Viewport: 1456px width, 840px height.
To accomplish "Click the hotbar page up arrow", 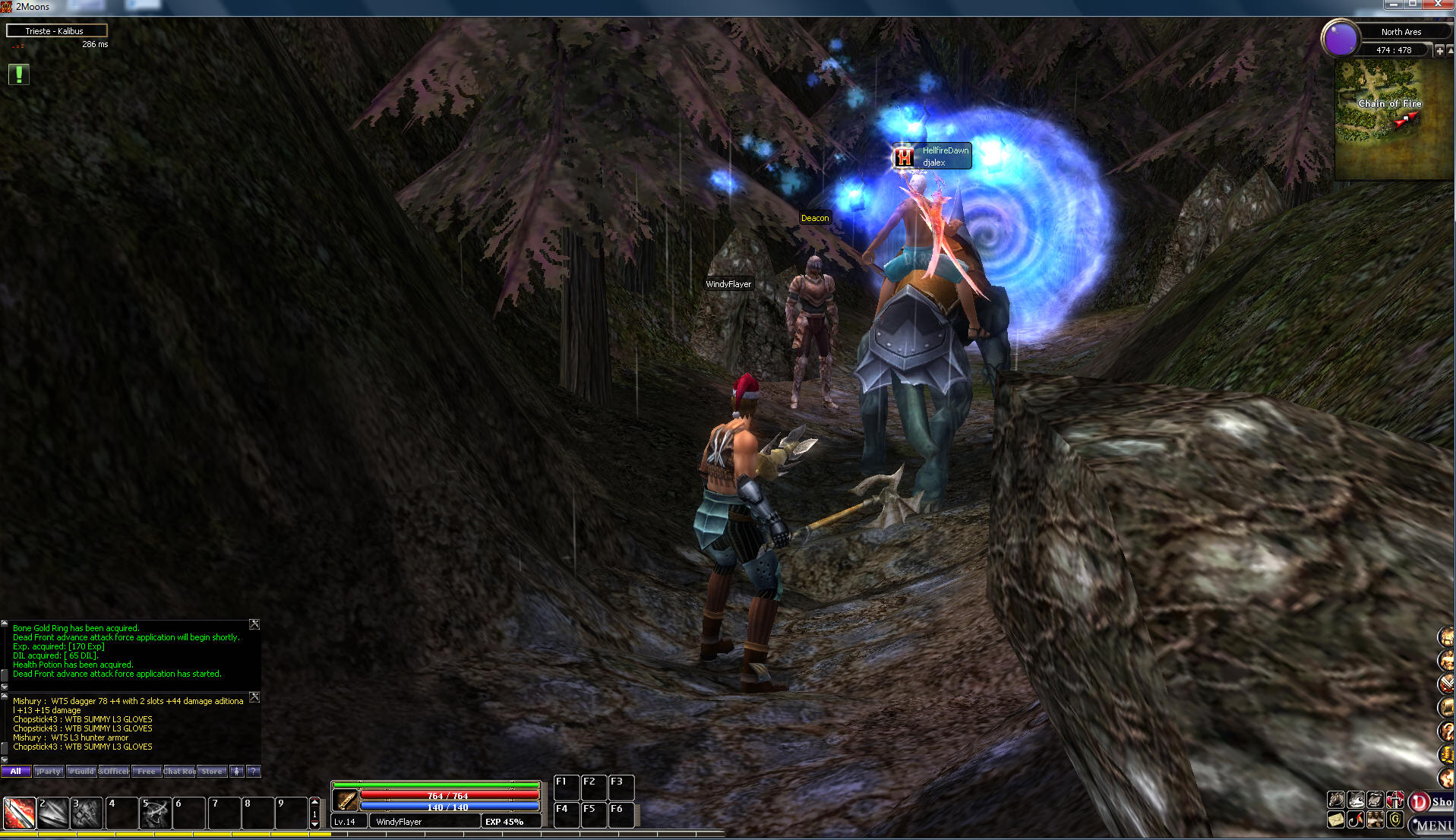I will pyautogui.click(x=315, y=802).
